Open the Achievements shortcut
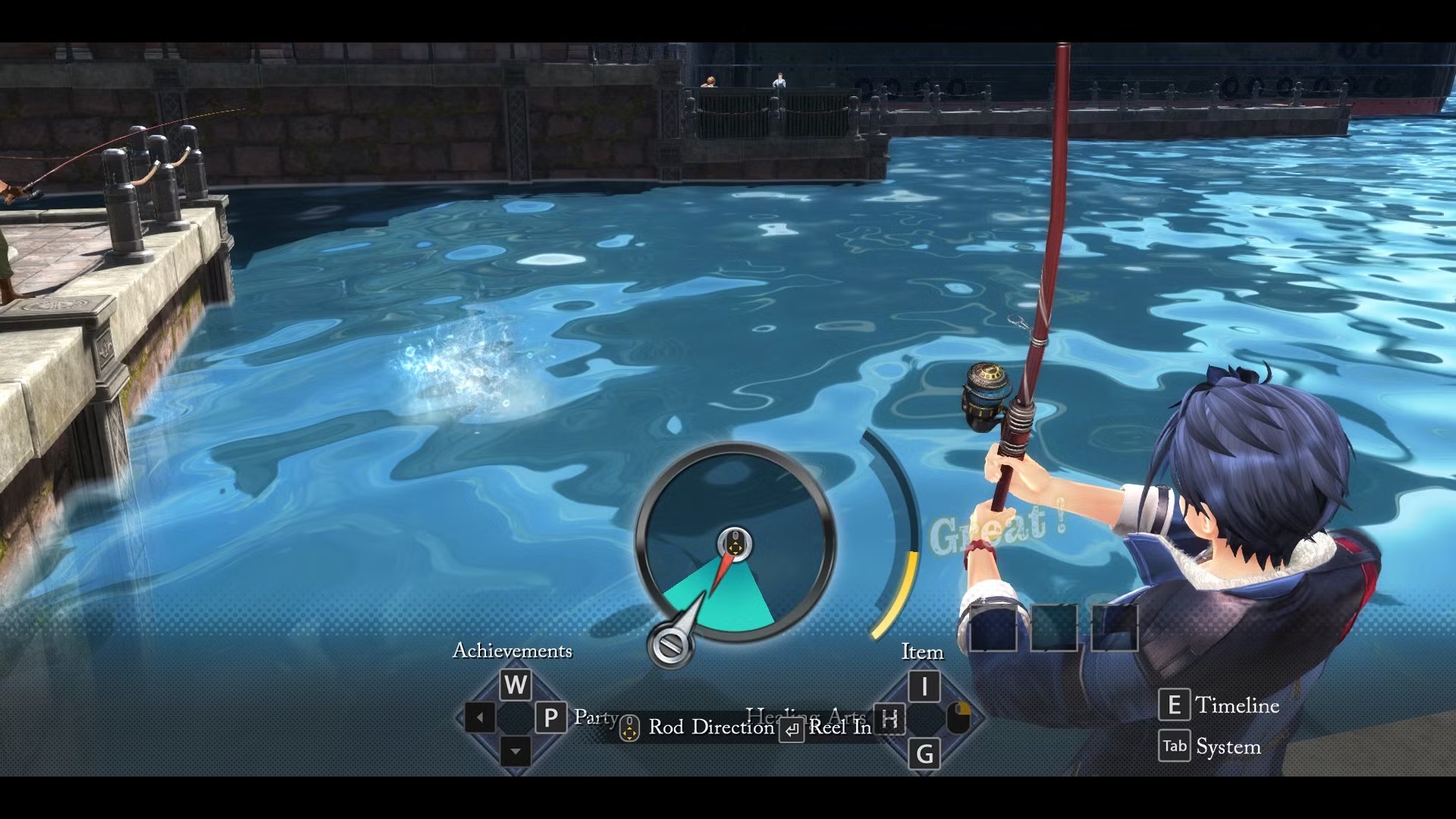Viewport: 1456px width, 819px height. [516, 685]
